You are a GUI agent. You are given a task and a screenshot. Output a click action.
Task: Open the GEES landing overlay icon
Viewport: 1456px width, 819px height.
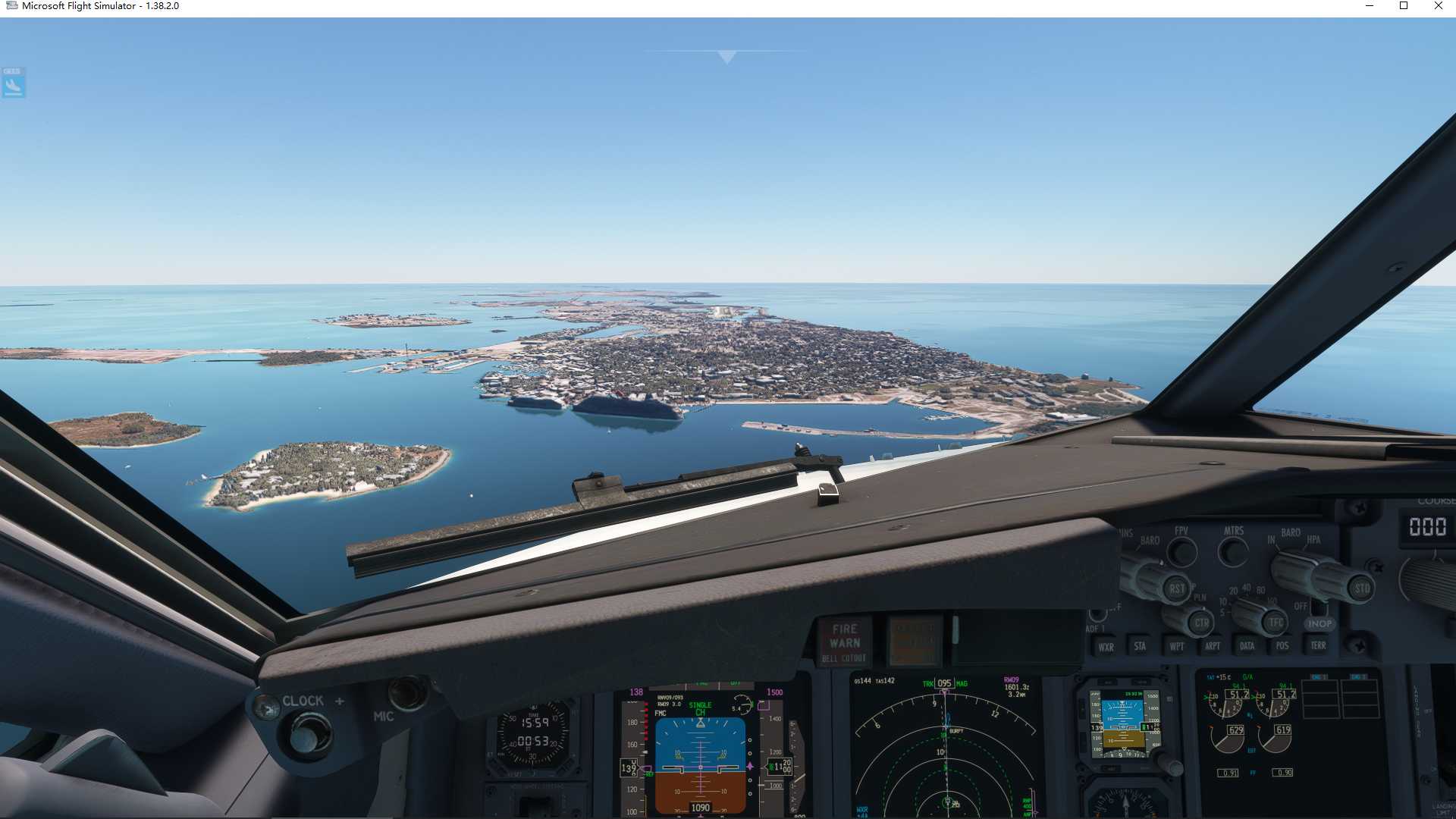coord(14,83)
